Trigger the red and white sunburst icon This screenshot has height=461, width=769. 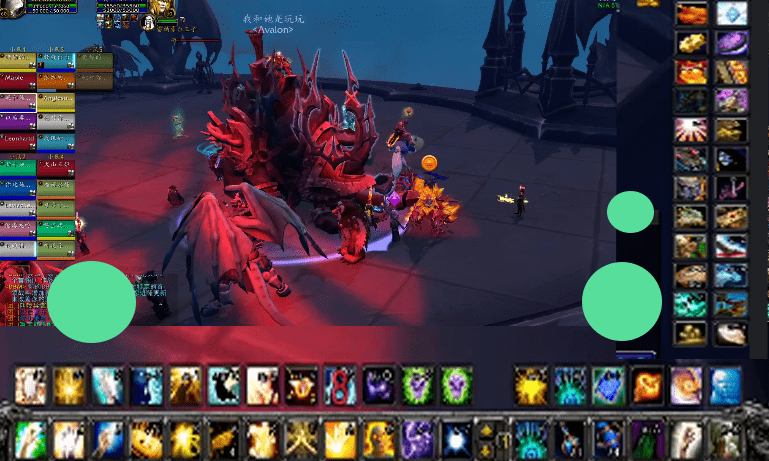[690, 130]
